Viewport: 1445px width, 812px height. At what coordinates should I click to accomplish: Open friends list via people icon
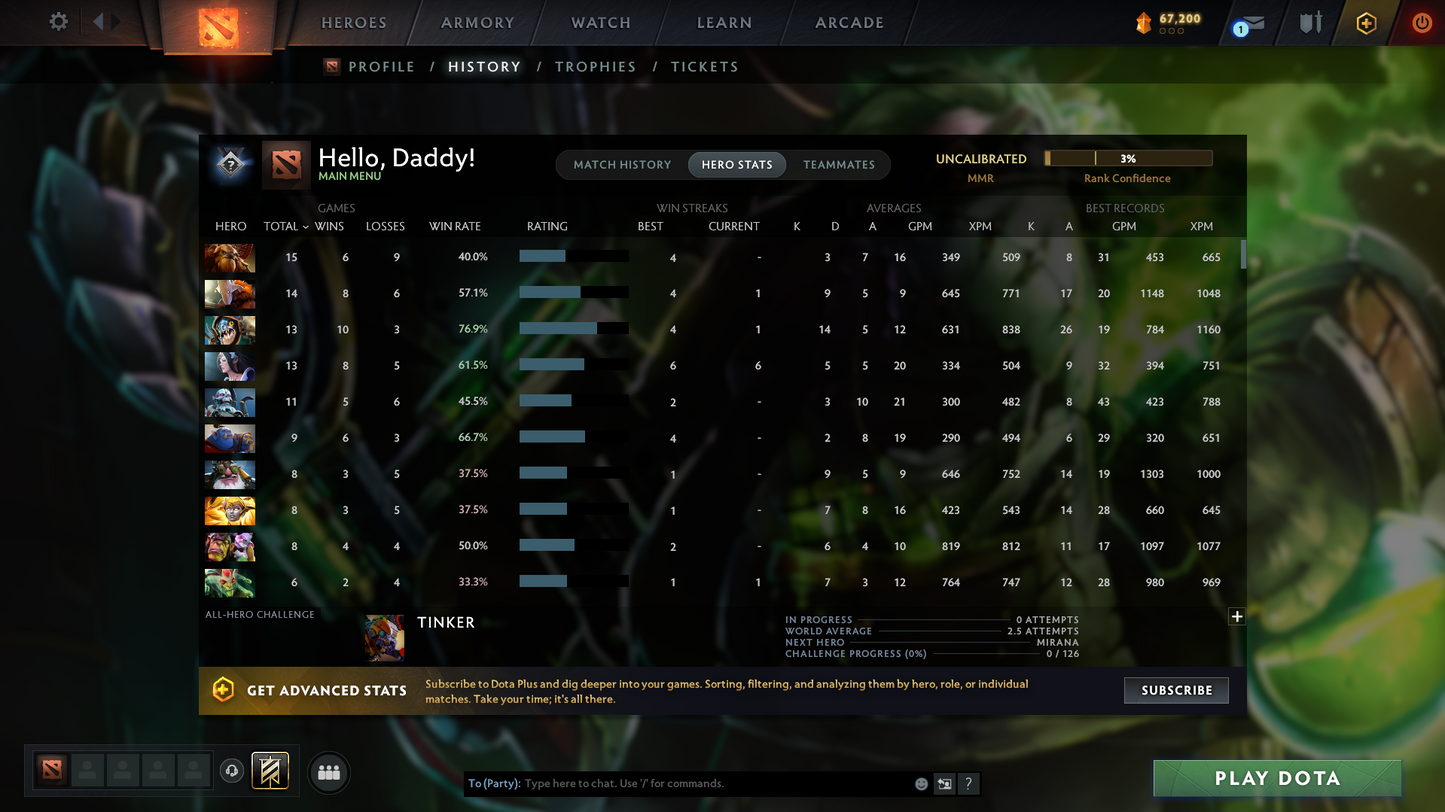(x=329, y=770)
